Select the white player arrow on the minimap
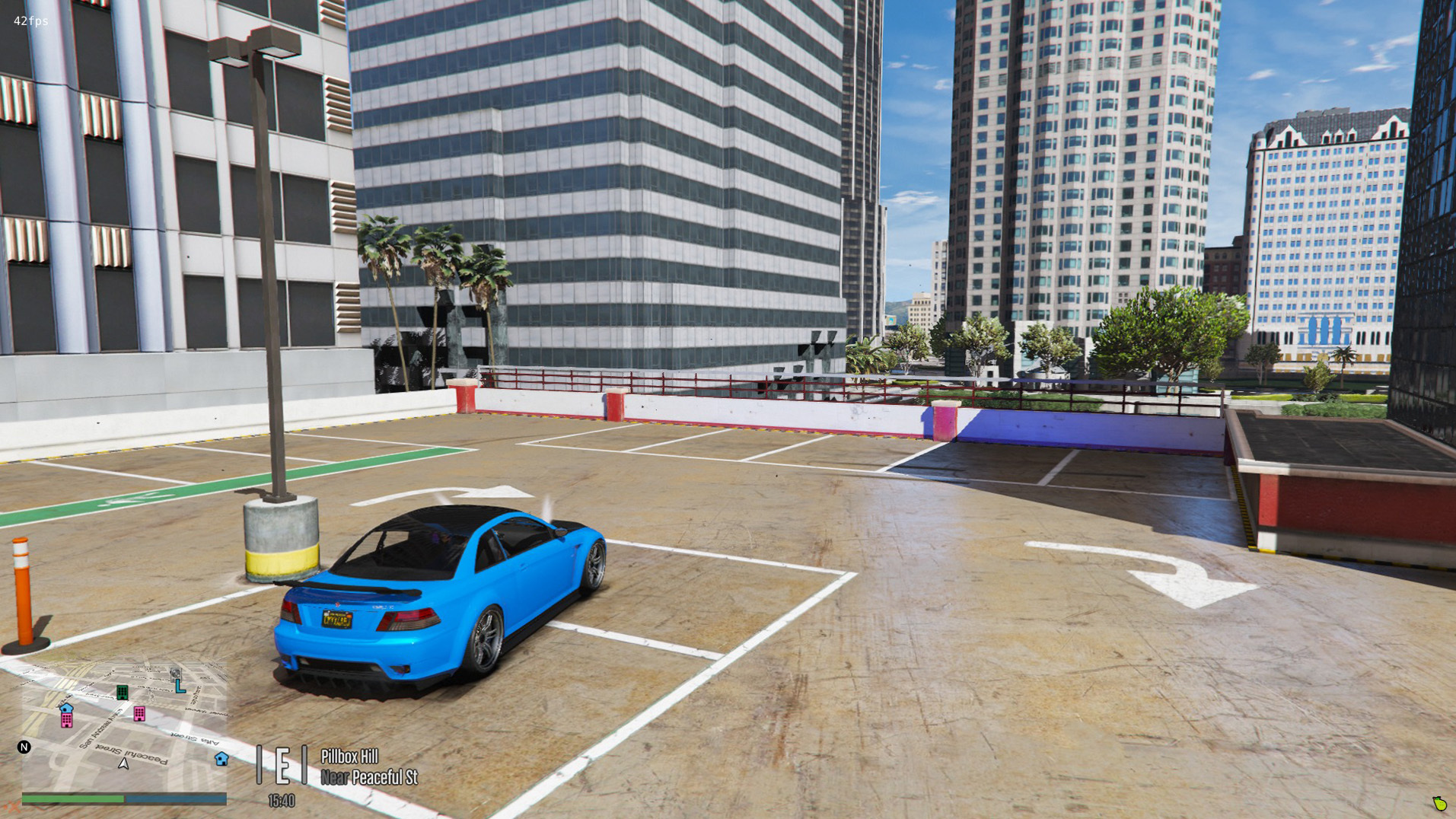This screenshot has height=819, width=1456. [x=123, y=763]
